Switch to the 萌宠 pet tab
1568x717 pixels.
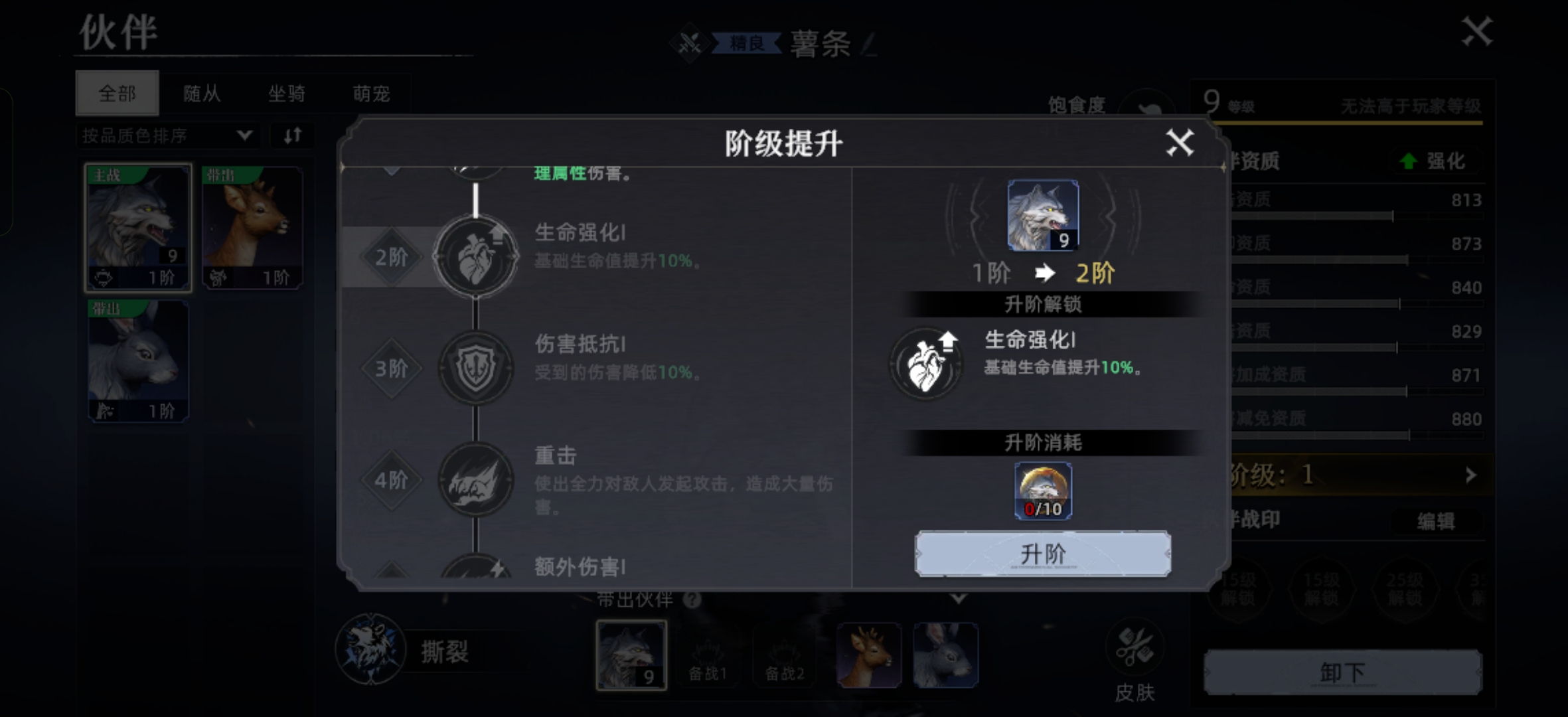373,93
